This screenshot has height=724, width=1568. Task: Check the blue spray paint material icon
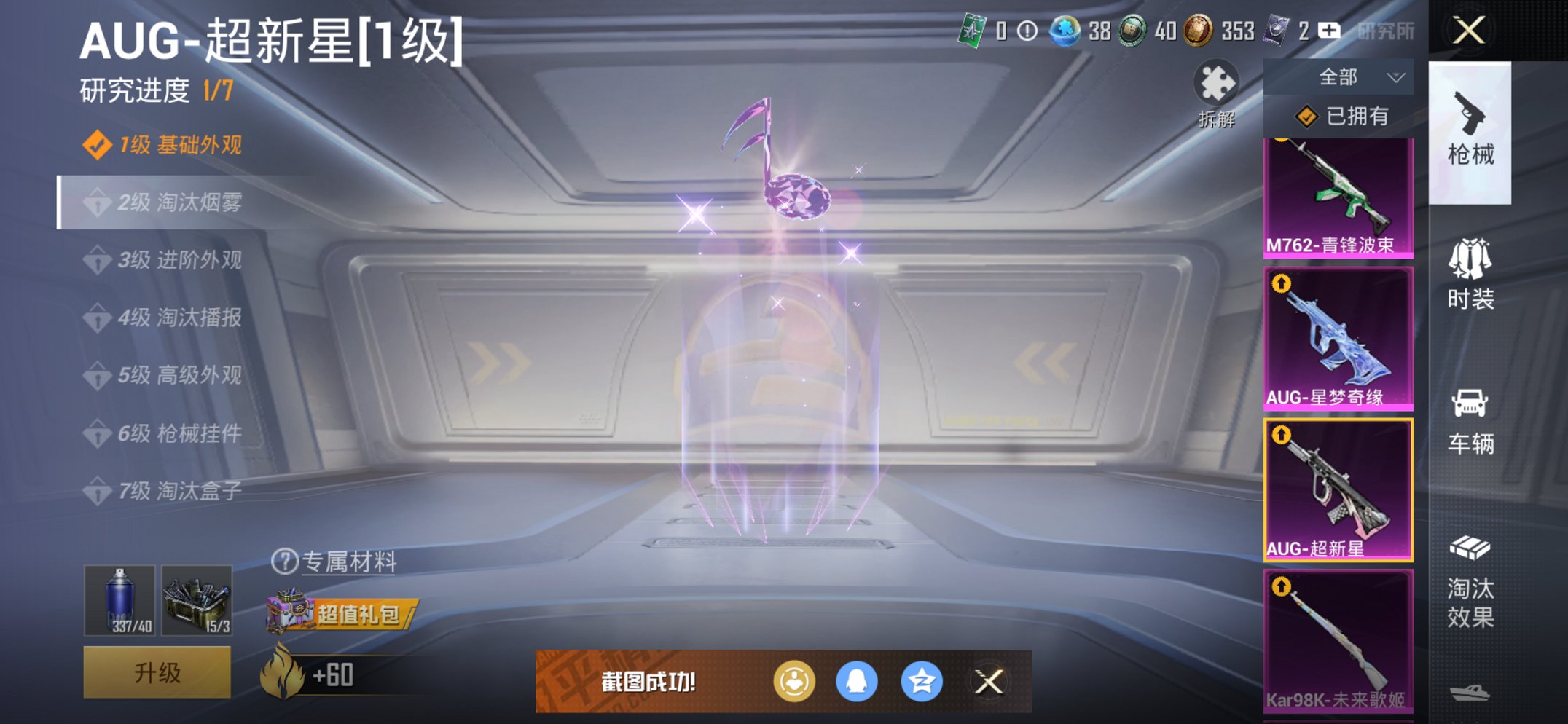120,599
